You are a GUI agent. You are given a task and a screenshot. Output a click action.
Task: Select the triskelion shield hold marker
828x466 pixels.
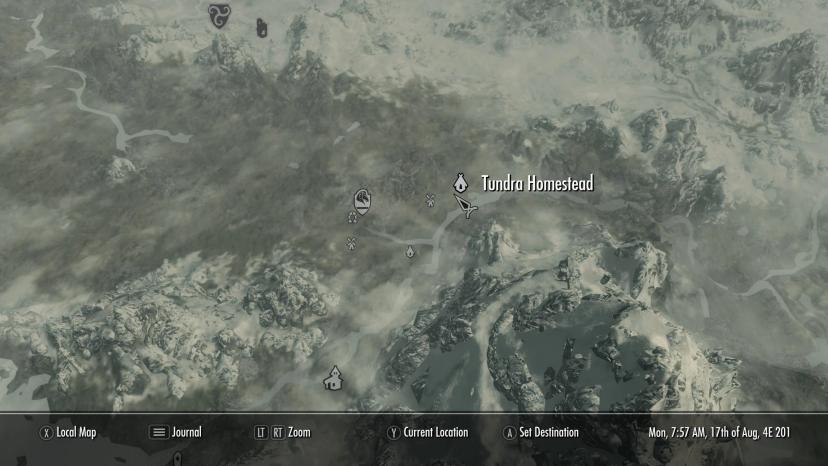click(x=218, y=15)
